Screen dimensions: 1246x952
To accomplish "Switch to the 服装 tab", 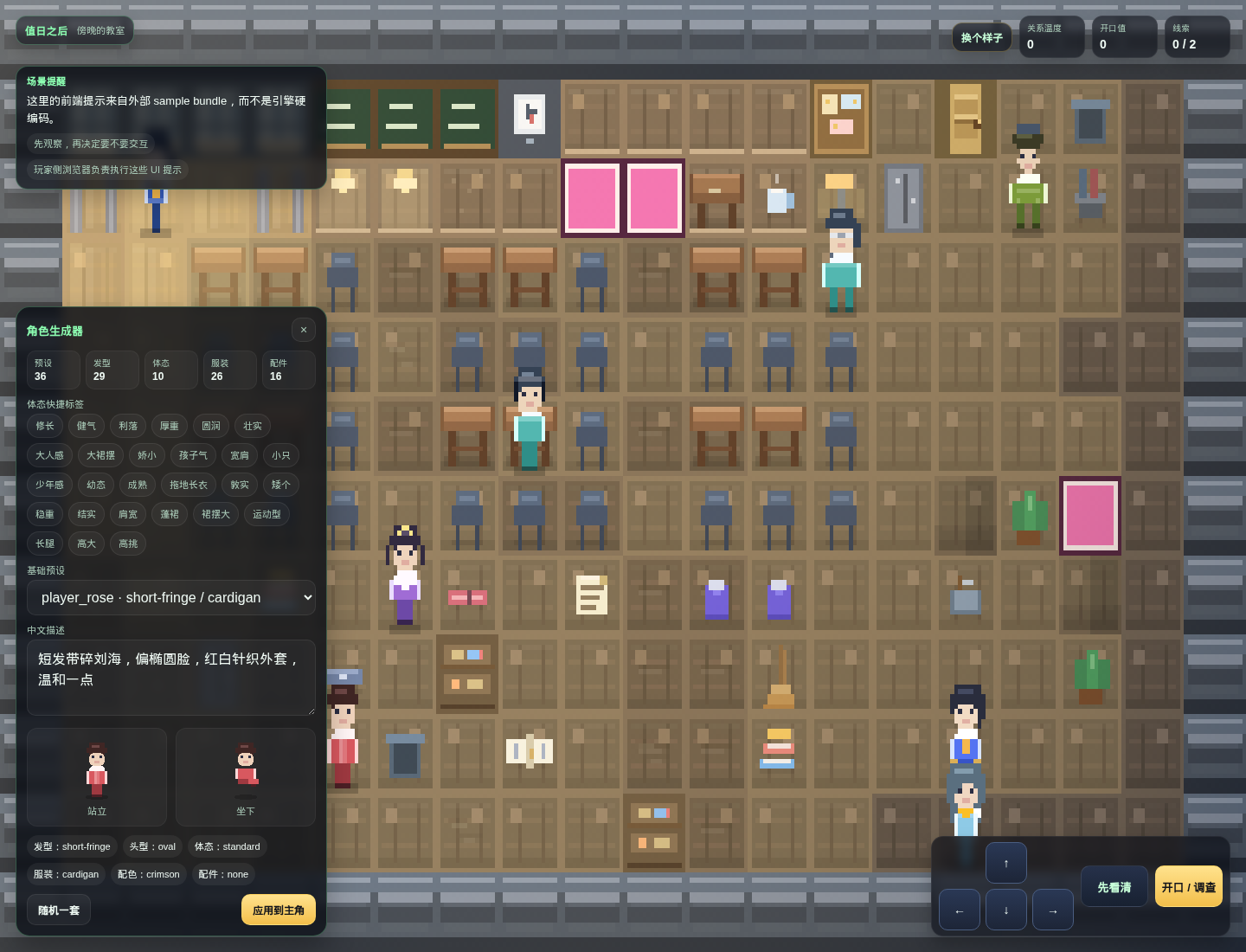I will [228, 370].
